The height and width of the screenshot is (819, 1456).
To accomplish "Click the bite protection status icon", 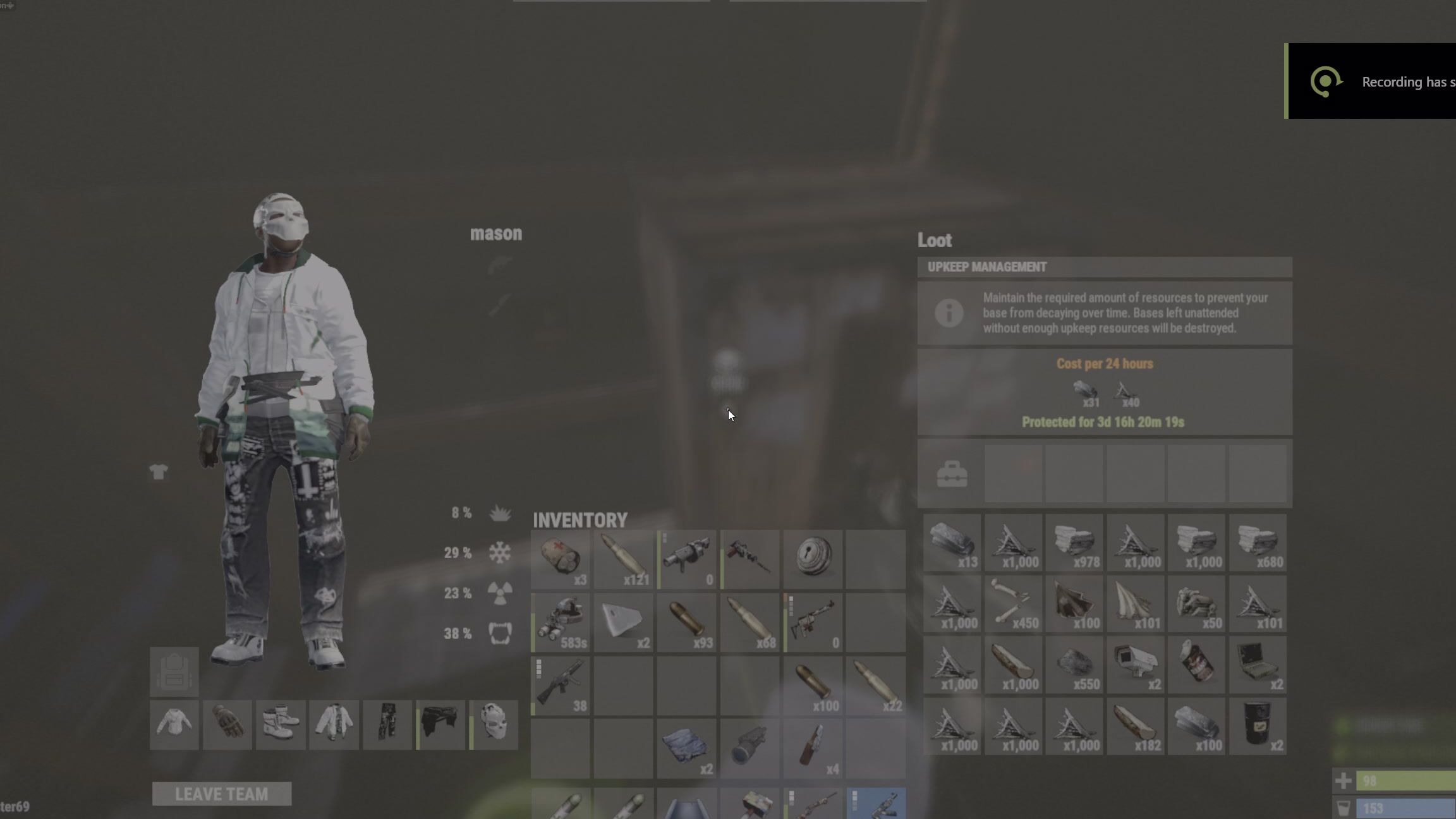I will [500, 634].
